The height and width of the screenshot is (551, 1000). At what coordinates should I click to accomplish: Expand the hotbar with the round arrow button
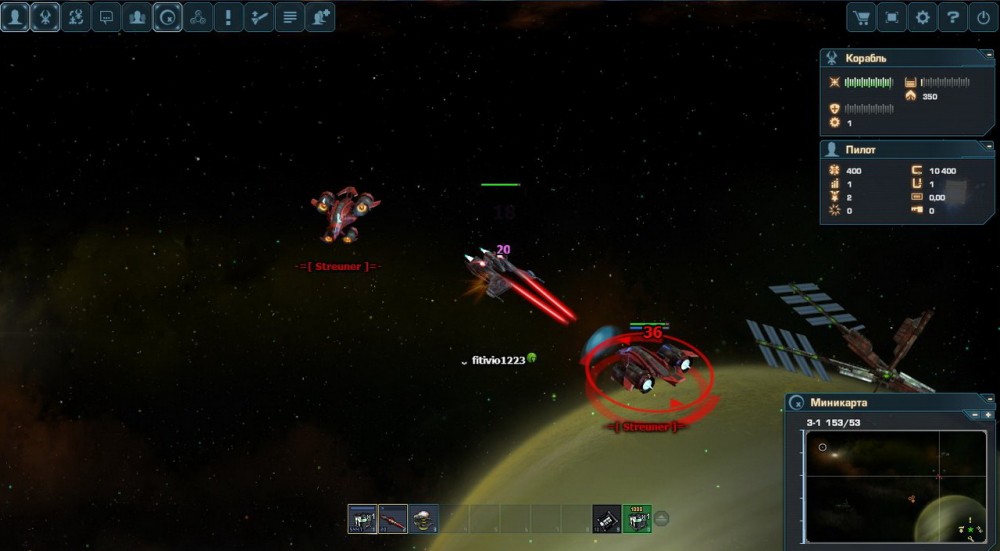(x=661, y=518)
